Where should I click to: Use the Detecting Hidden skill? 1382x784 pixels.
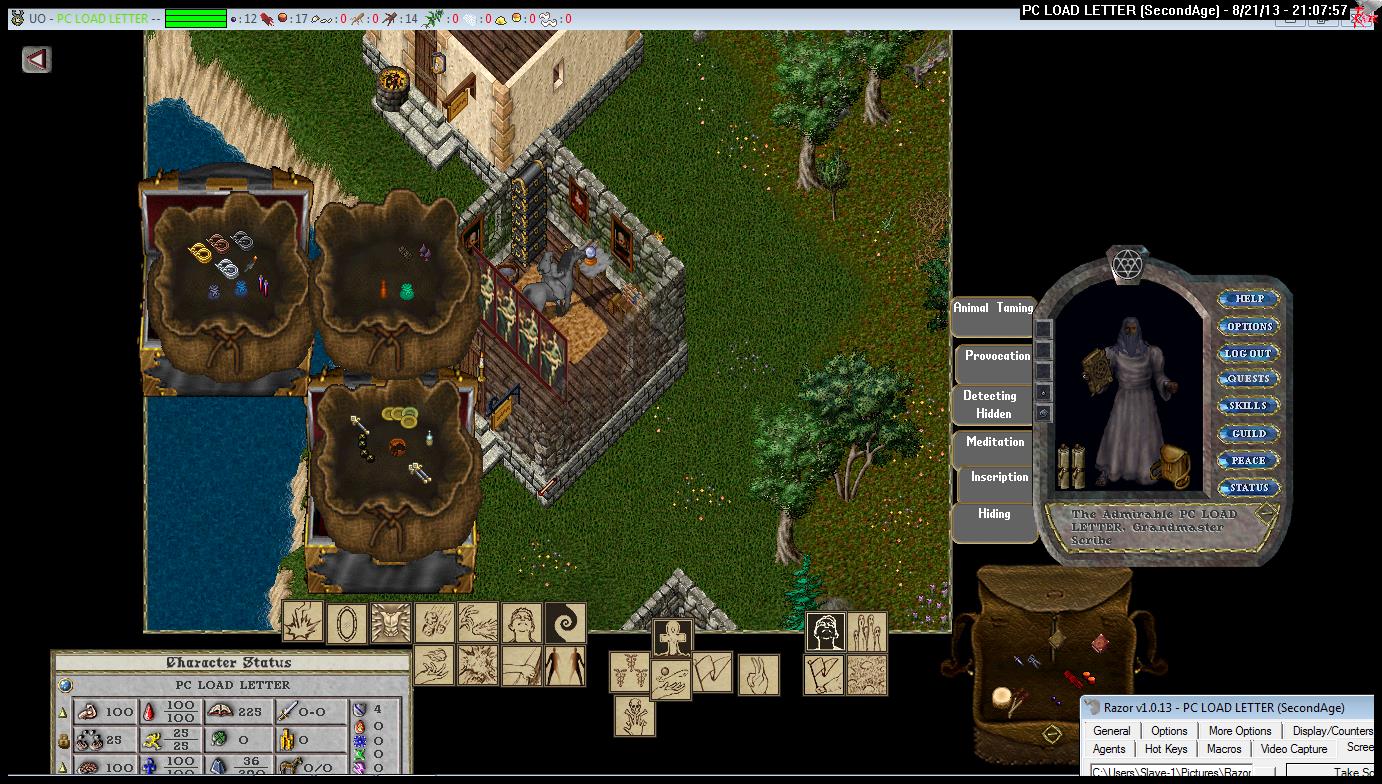click(993, 404)
